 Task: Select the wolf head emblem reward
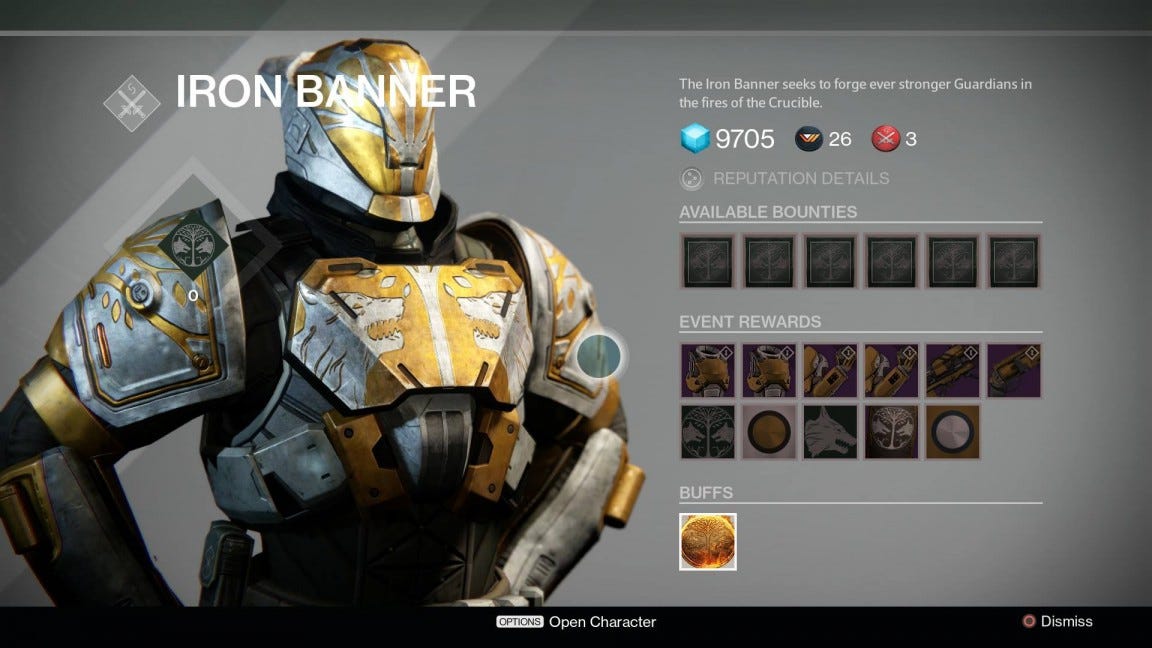click(830, 432)
